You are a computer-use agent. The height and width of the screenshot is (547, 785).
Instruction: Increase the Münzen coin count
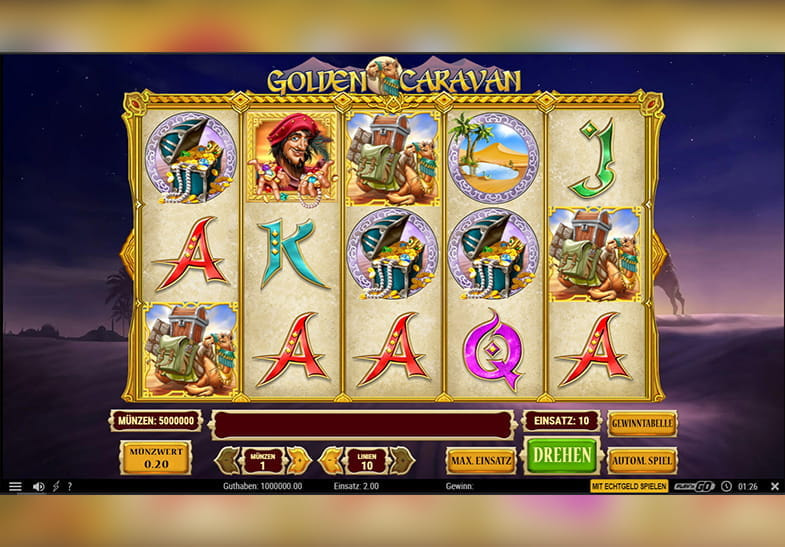298,460
